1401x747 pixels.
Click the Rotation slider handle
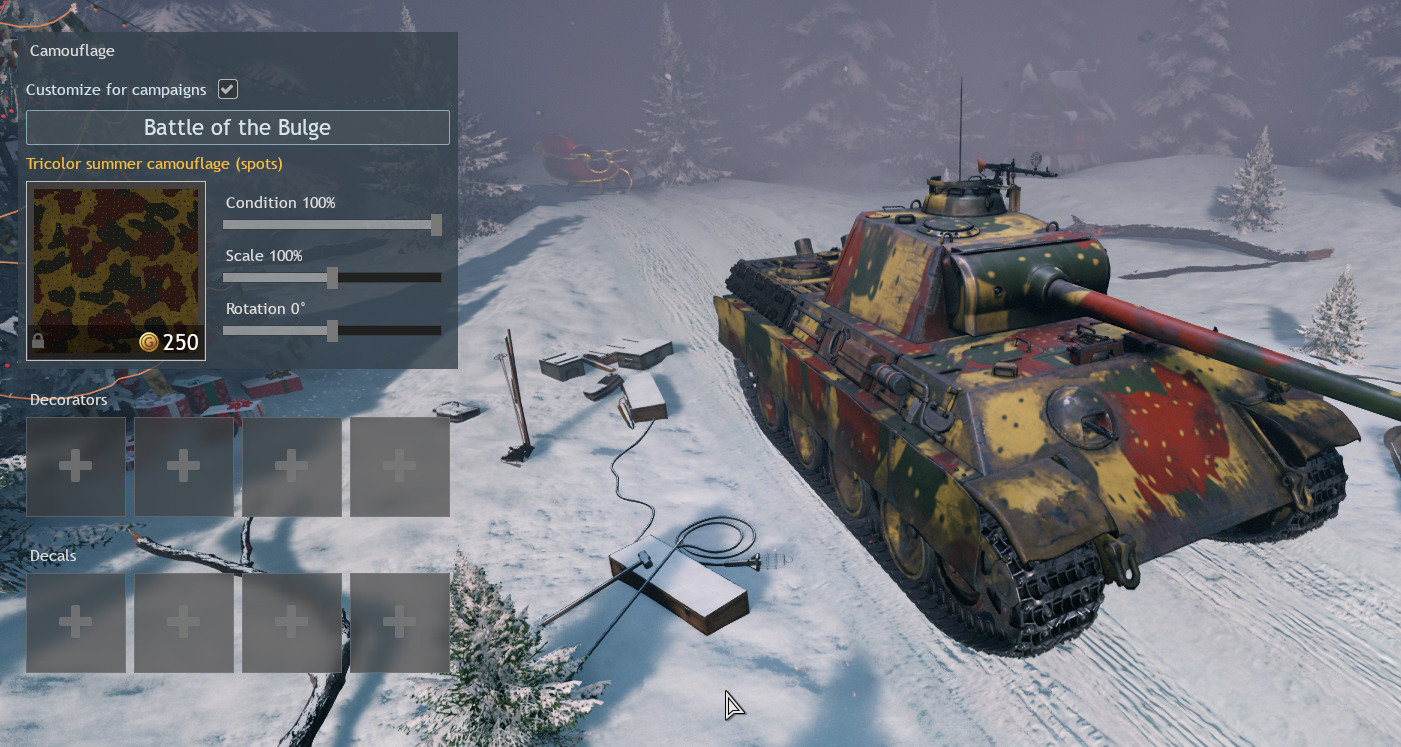(x=332, y=331)
